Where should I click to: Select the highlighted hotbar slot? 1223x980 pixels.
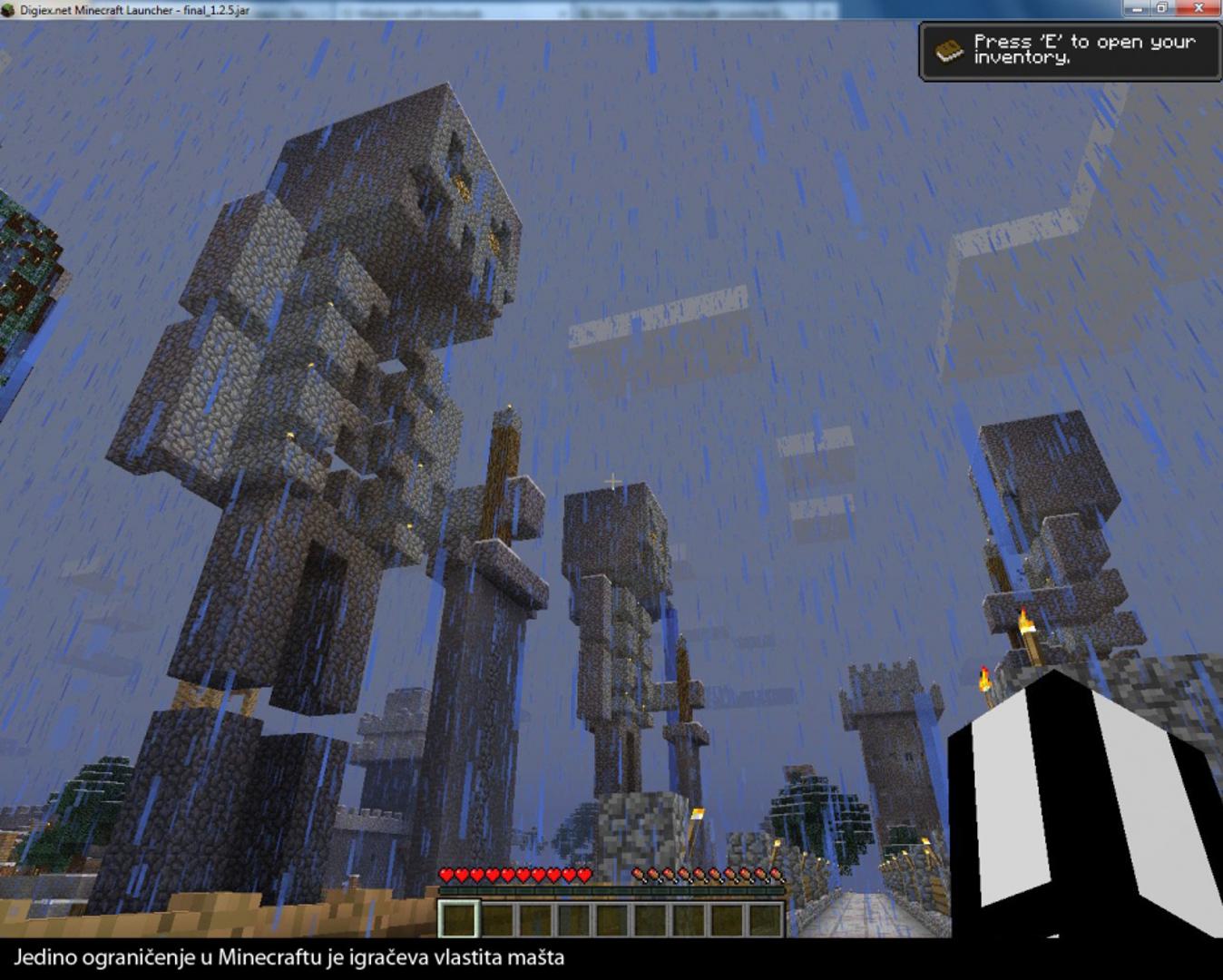coord(459,918)
